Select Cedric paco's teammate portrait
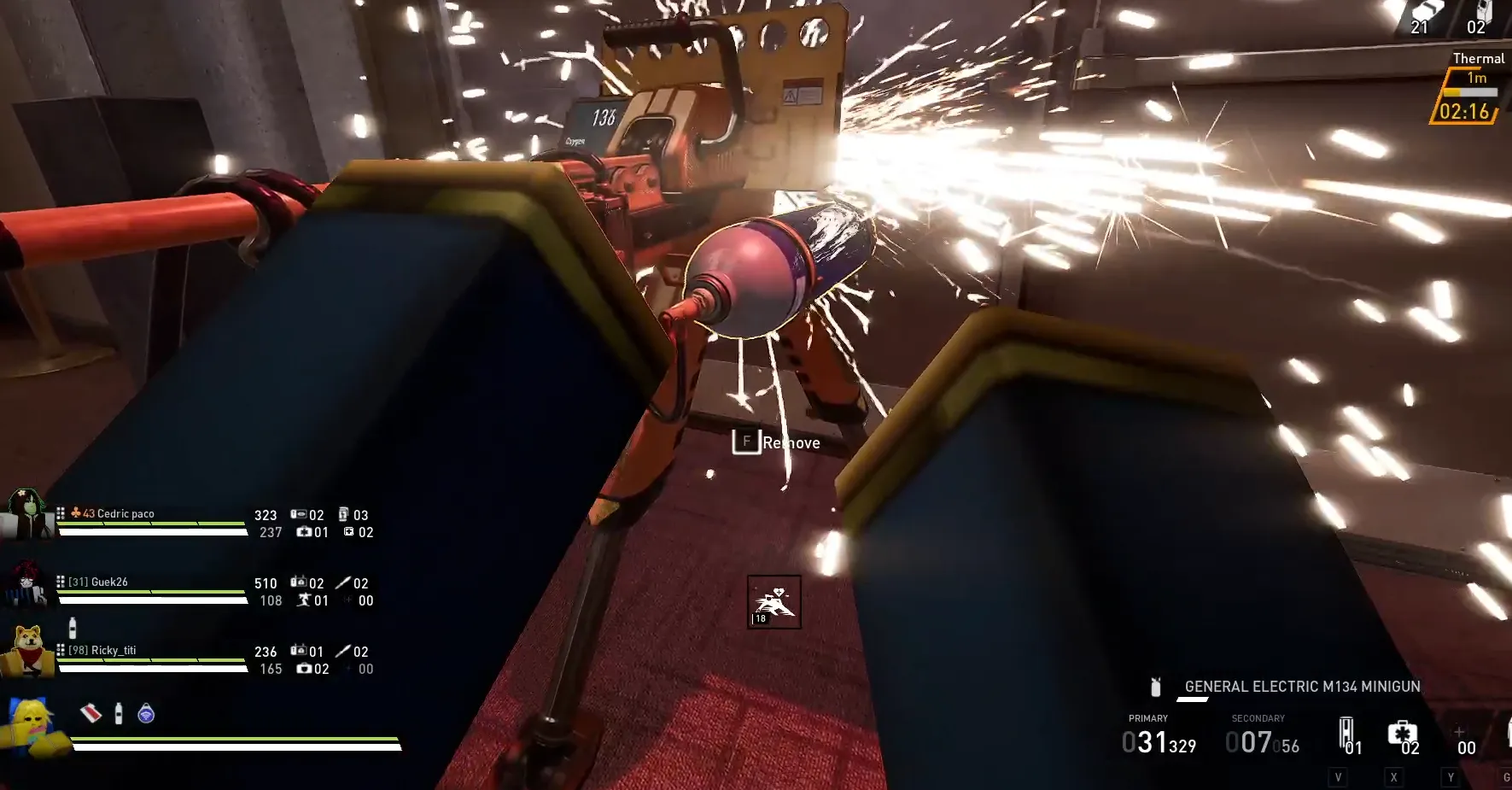The height and width of the screenshot is (790, 1512). pos(26,515)
